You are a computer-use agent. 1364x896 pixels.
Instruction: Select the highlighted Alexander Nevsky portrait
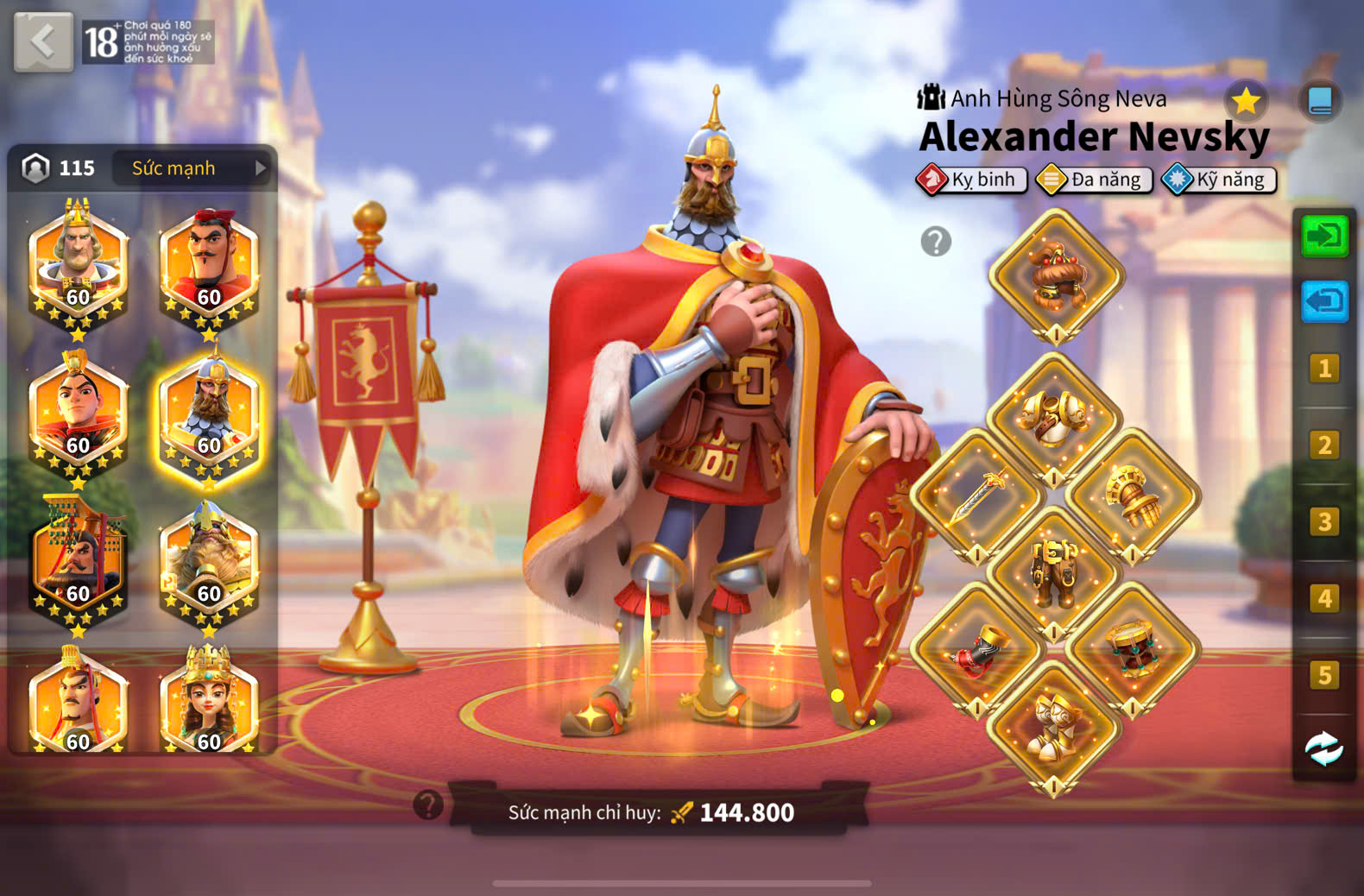[209, 414]
